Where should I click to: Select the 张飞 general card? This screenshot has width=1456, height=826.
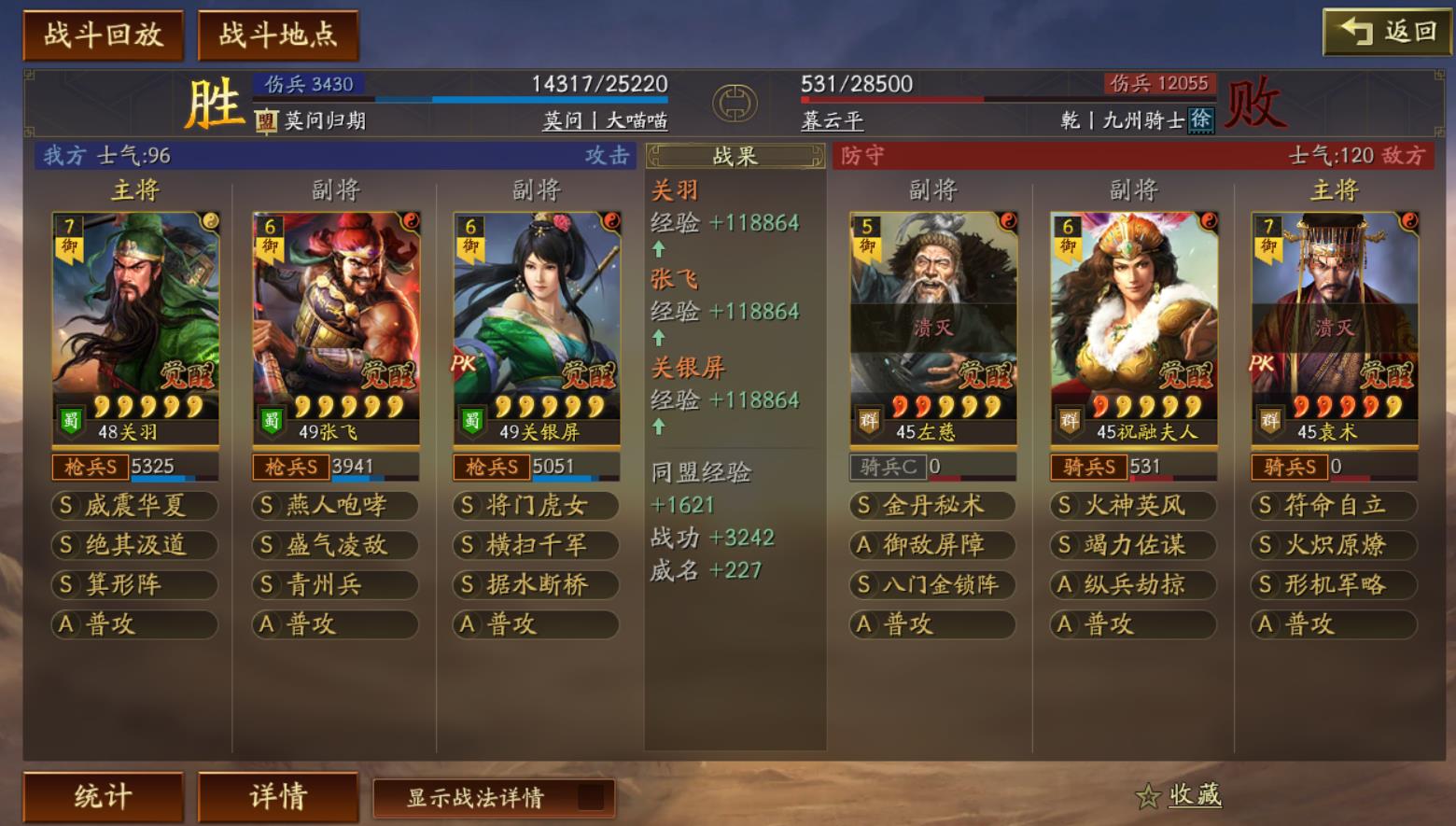[x=336, y=327]
